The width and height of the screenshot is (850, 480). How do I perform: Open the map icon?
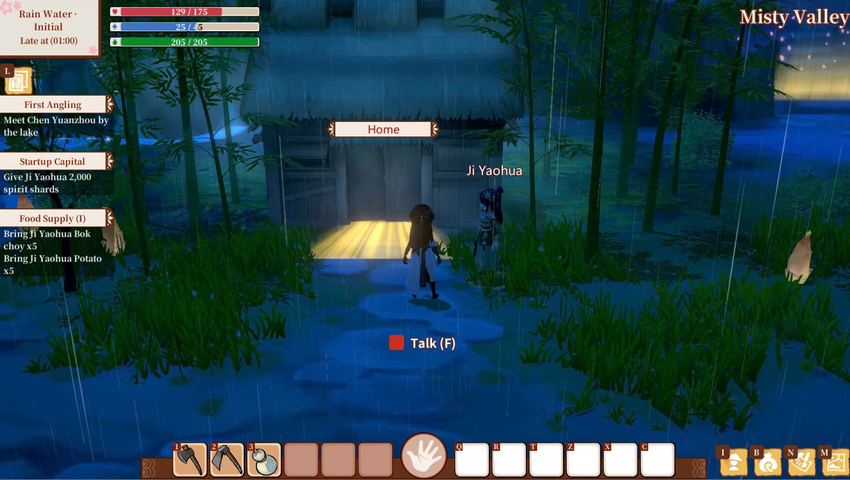(834, 461)
